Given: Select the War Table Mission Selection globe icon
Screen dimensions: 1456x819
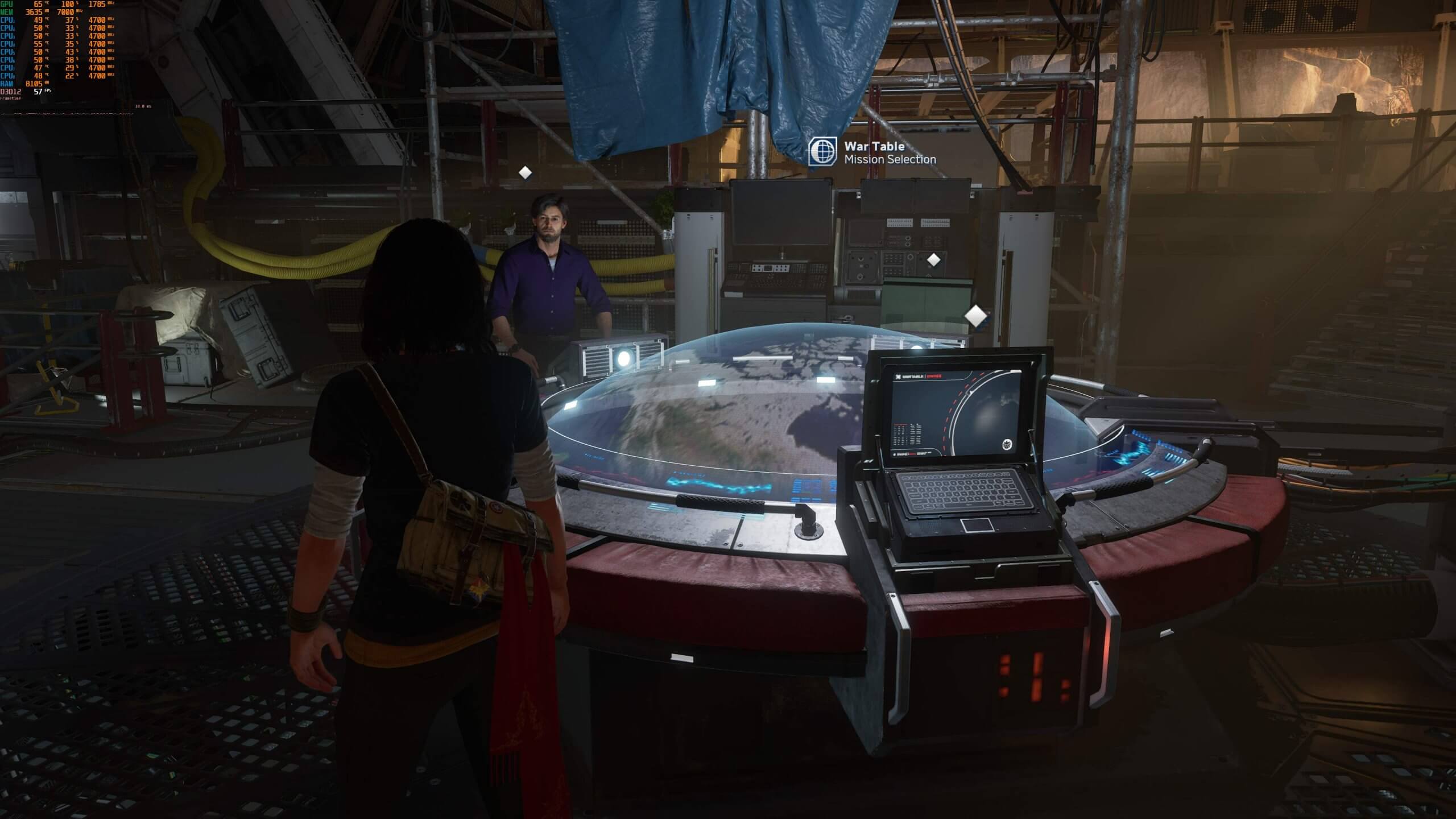Looking at the screenshot, I should tap(822, 151).
